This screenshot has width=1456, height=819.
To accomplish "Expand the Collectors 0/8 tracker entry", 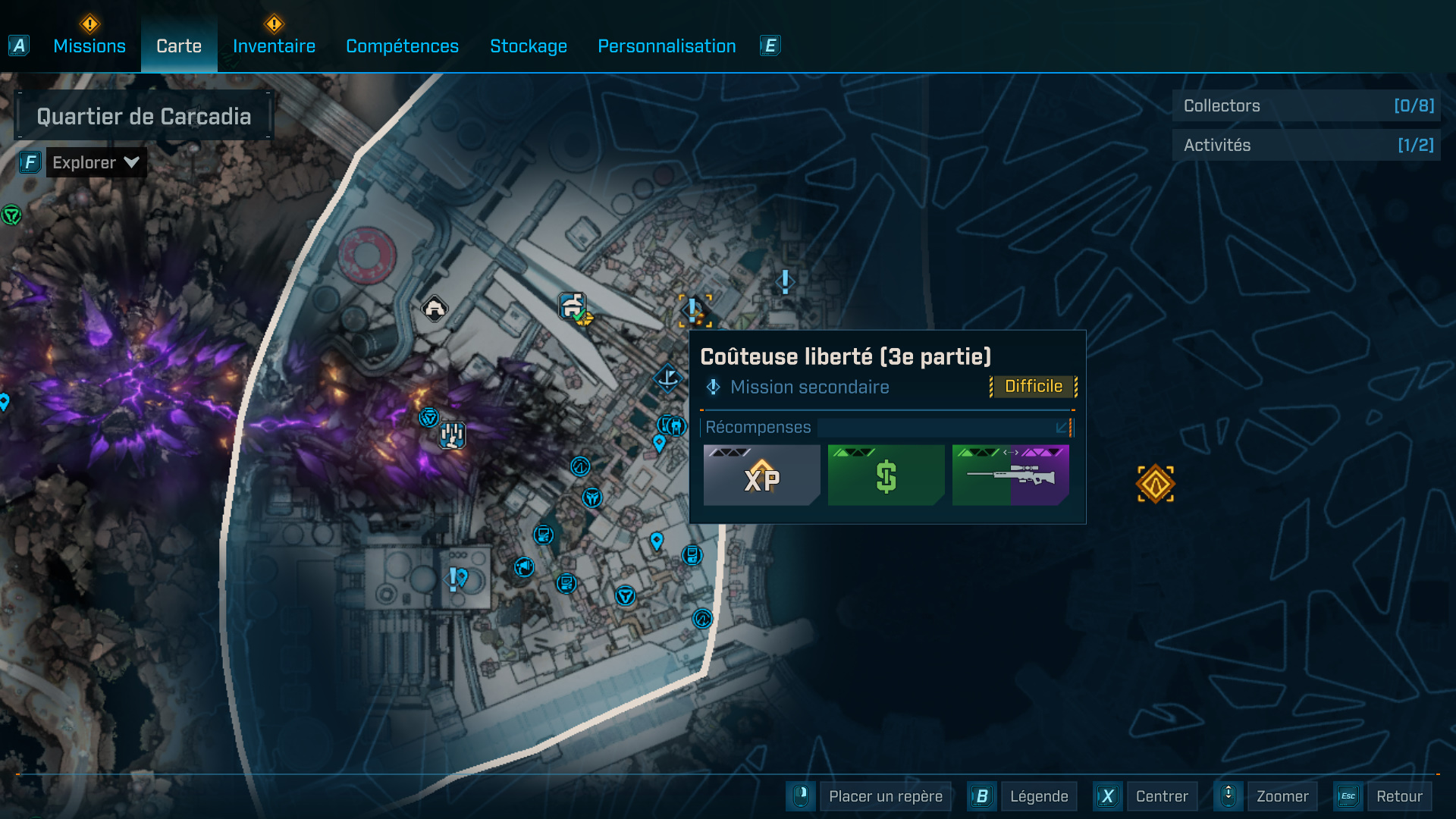I will pos(1306,106).
